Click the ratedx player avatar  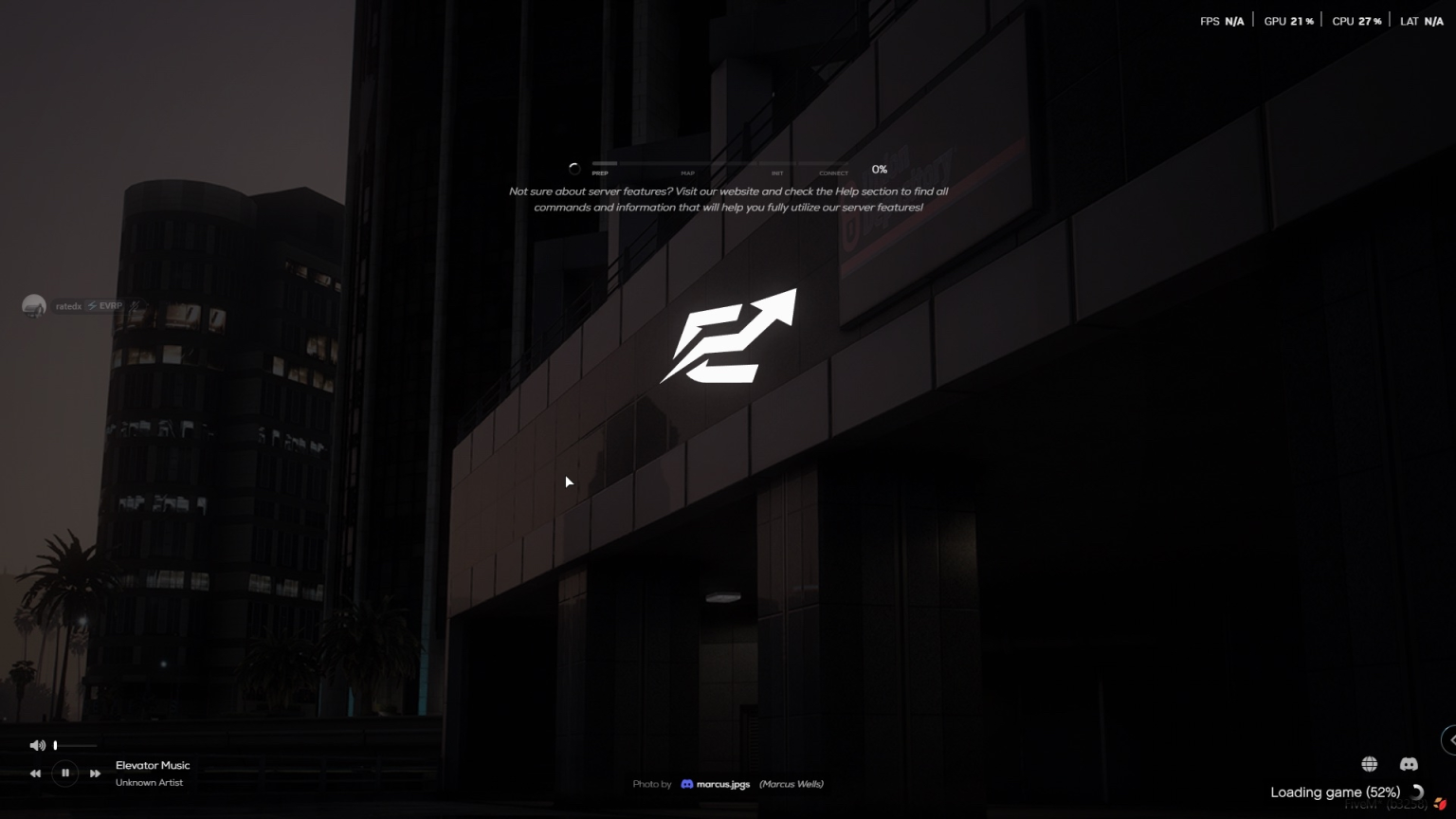[35, 305]
